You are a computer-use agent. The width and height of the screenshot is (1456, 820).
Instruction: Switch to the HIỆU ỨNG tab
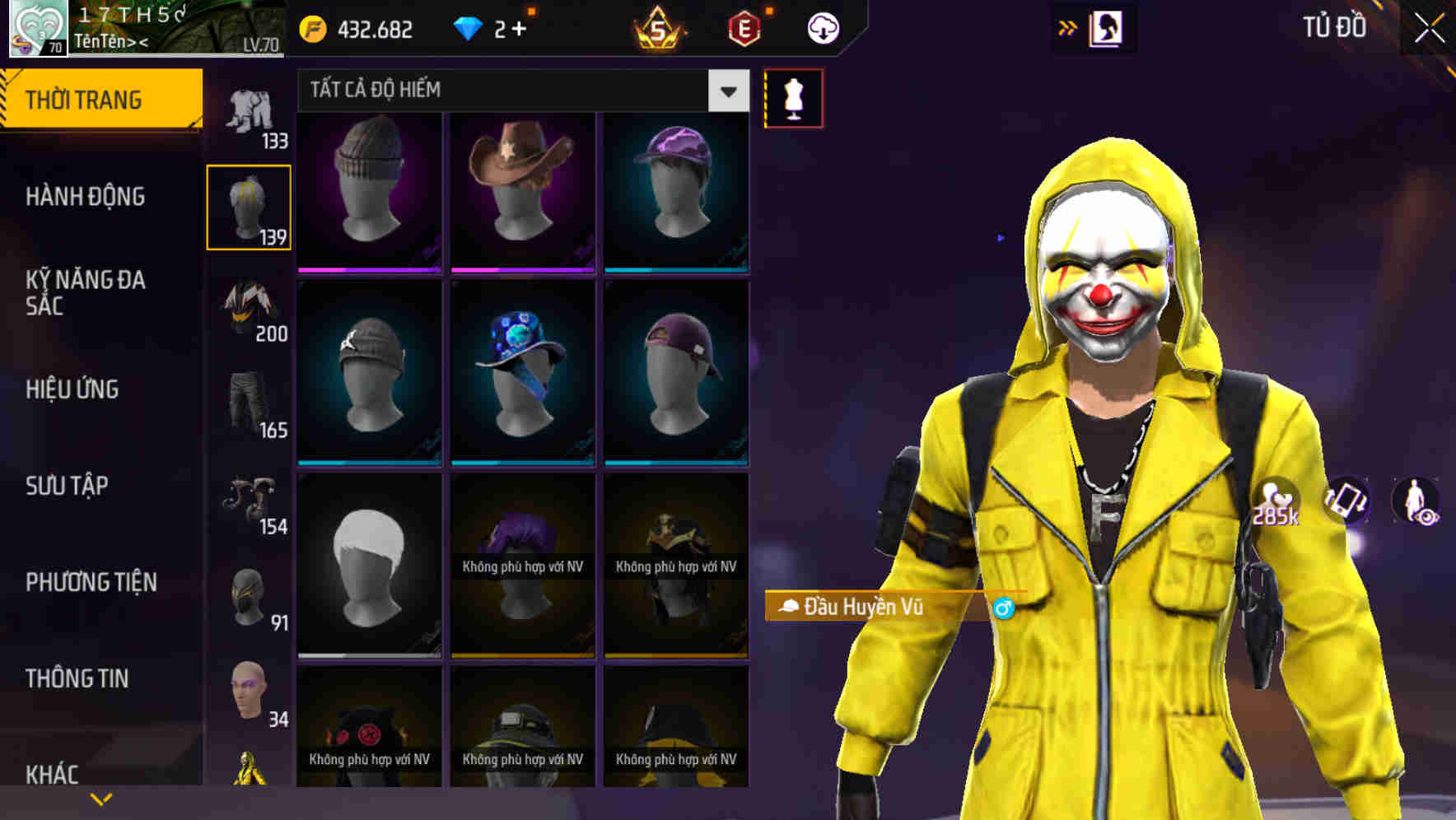tap(71, 389)
